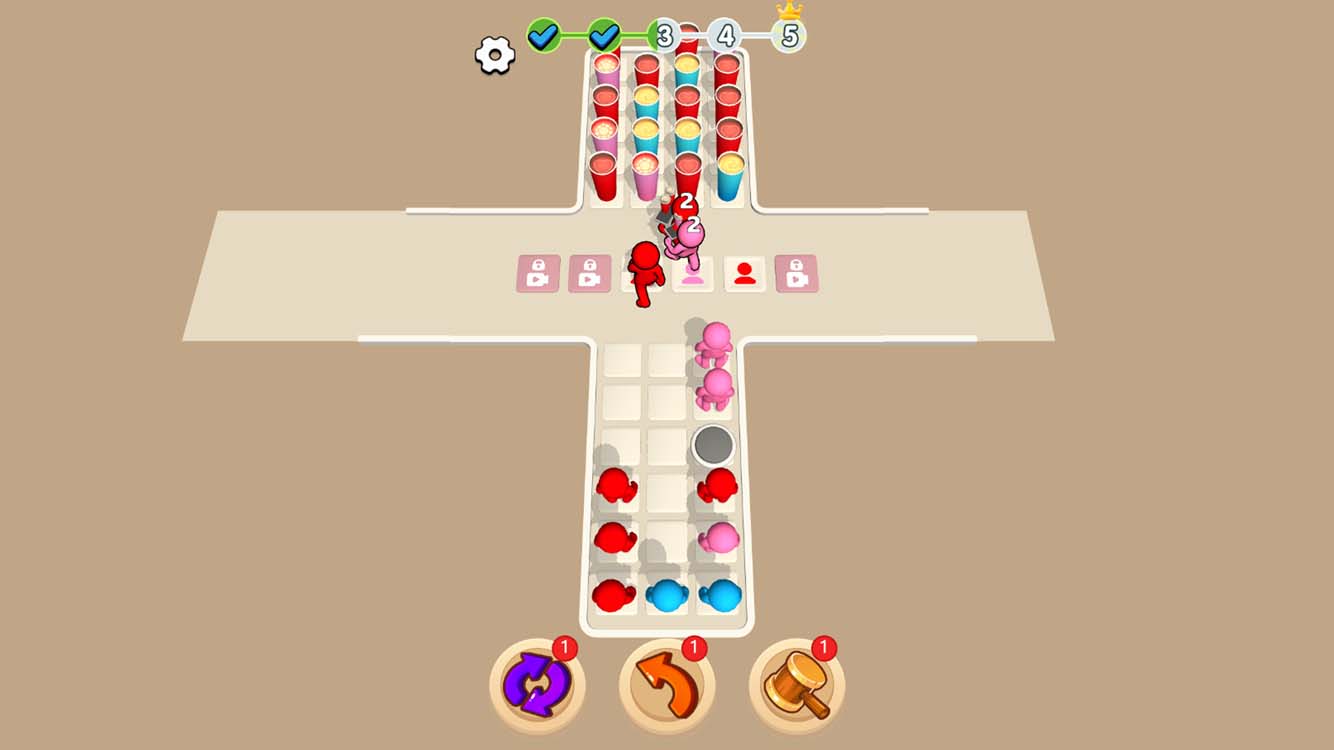Select level 3 on the progress bar
Screen dimensions: 1334x750
[x=664, y=36]
